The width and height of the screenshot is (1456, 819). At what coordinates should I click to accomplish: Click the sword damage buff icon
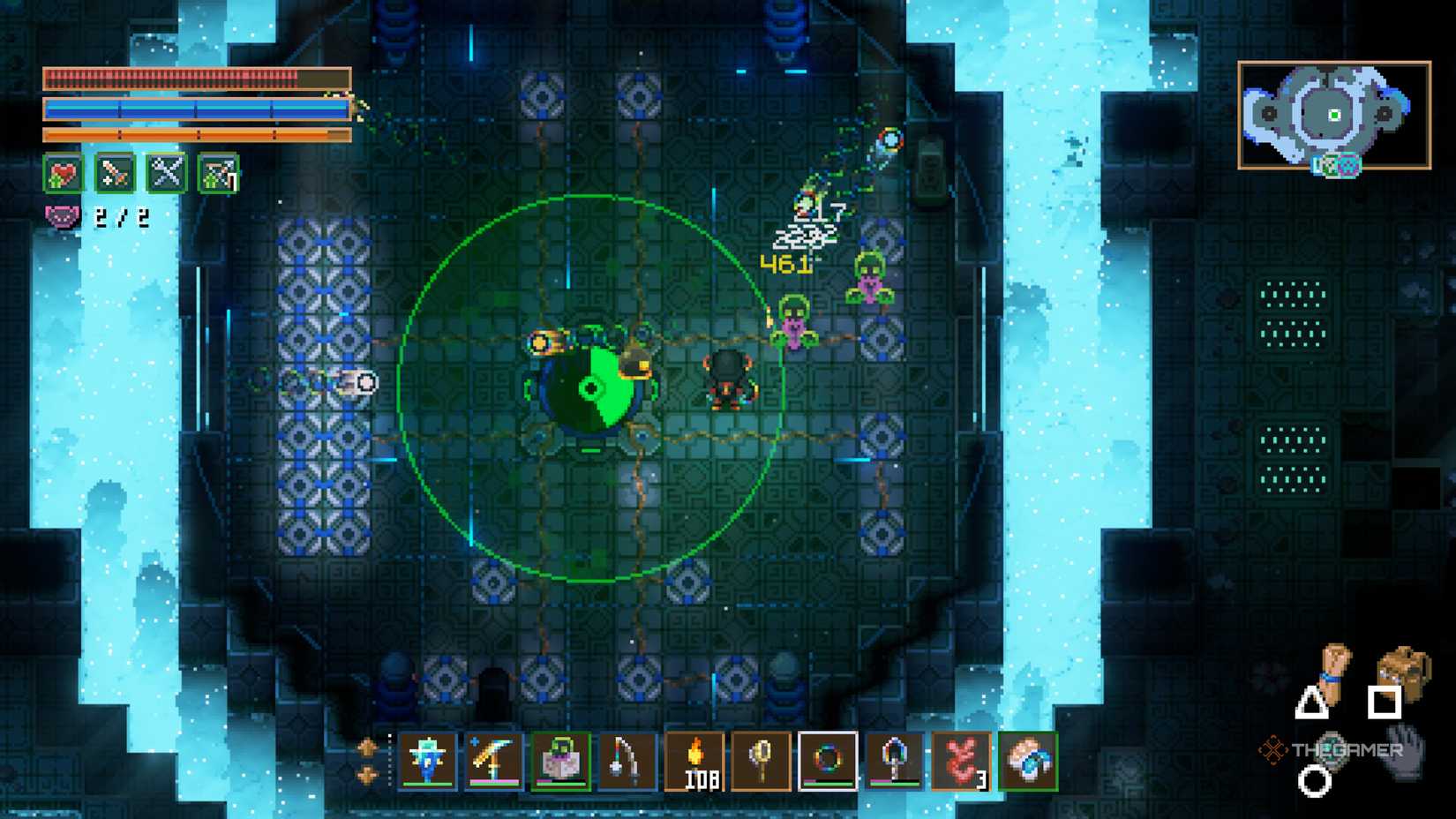pyautogui.click(x=114, y=173)
